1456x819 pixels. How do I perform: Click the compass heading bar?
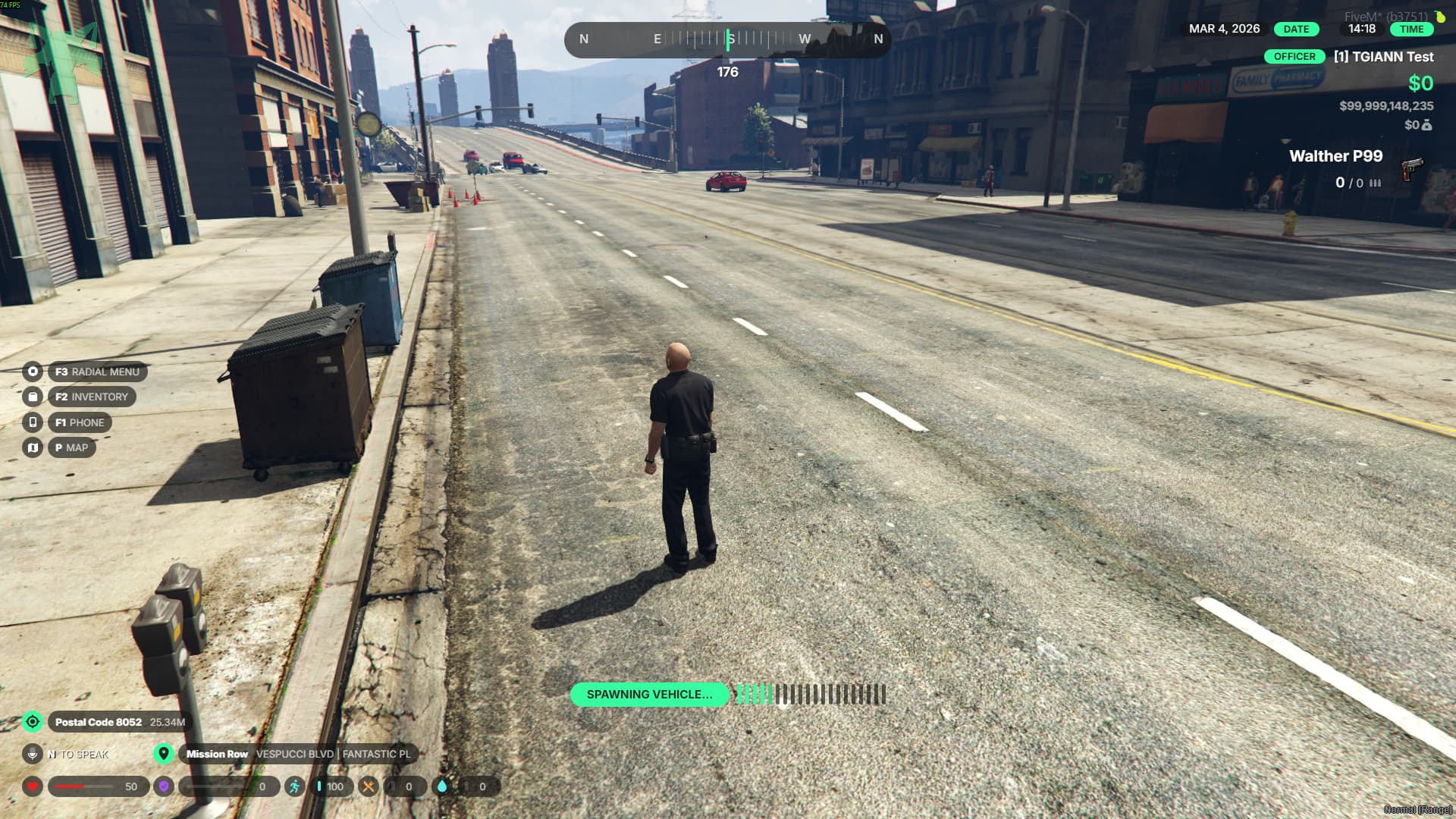727,39
